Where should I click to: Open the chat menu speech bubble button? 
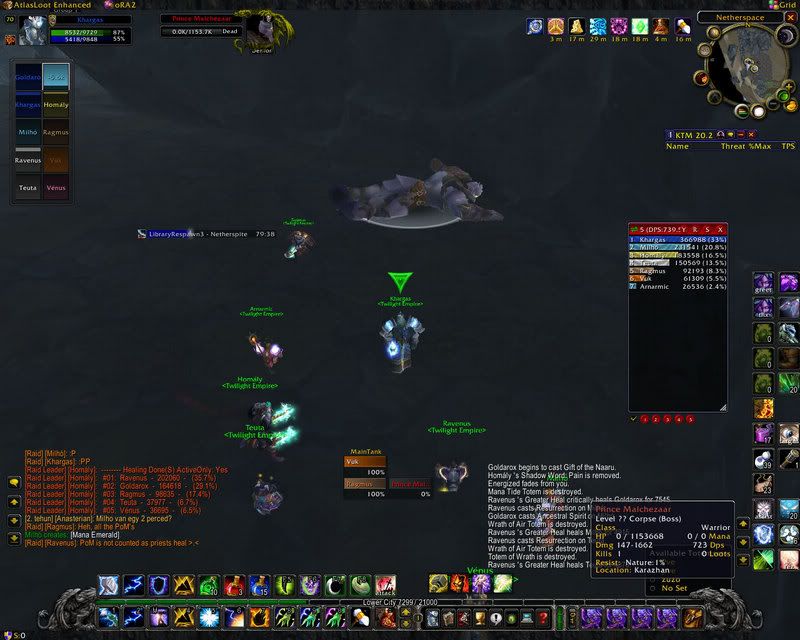[14, 481]
